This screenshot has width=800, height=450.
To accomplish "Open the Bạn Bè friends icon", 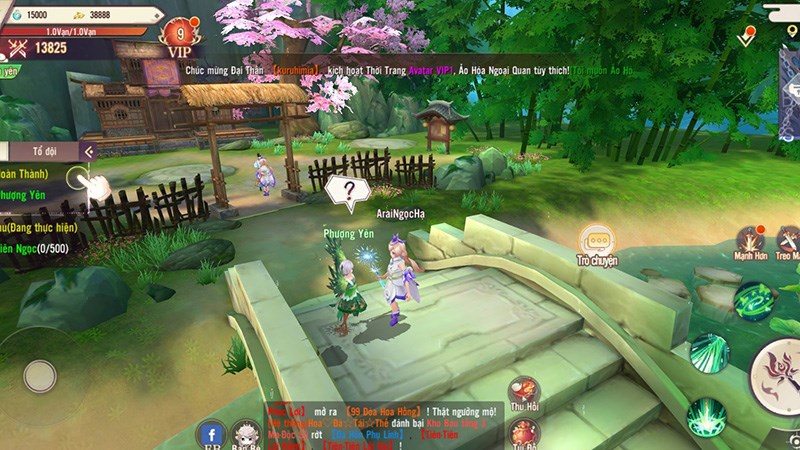I will point(246,434).
